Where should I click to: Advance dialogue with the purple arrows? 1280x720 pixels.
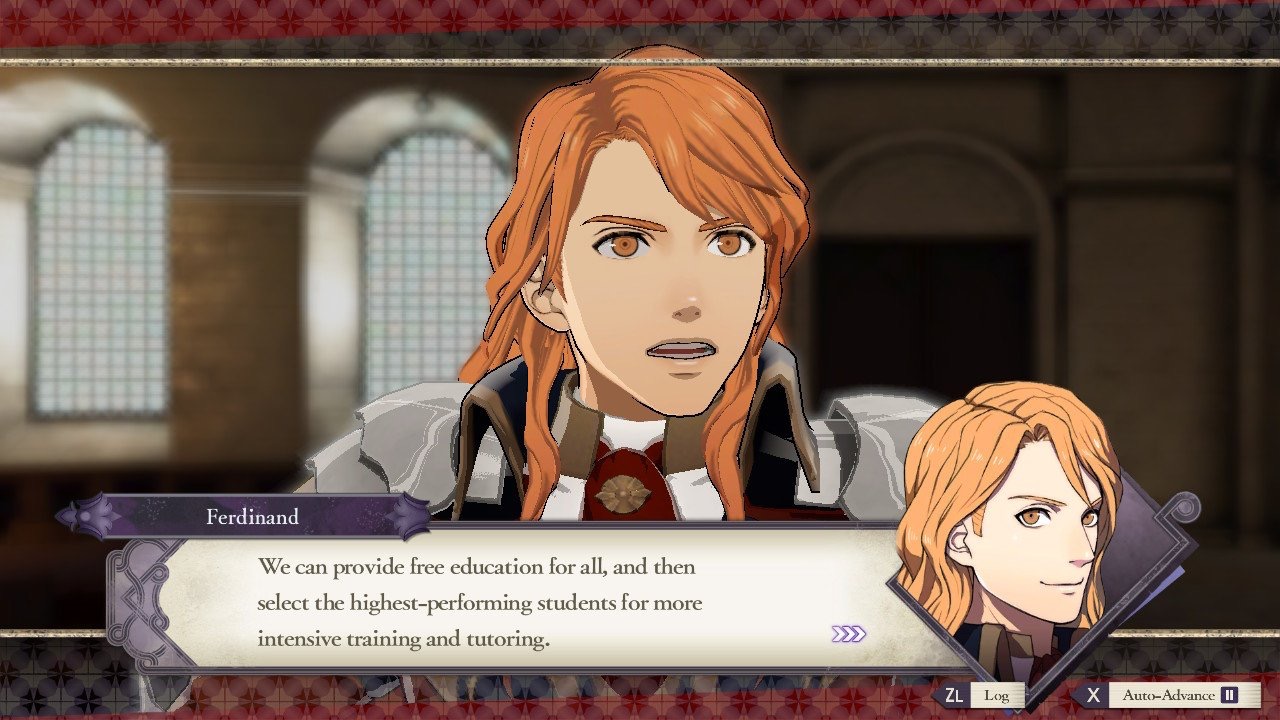tap(848, 634)
